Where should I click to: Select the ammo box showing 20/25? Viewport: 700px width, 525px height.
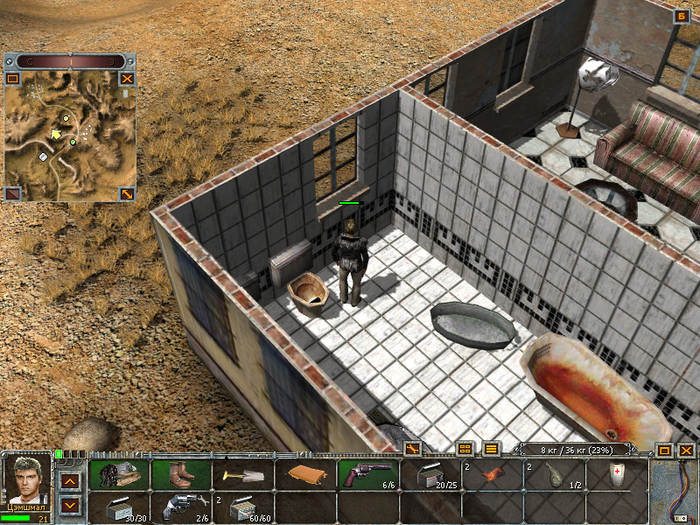[430, 474]
